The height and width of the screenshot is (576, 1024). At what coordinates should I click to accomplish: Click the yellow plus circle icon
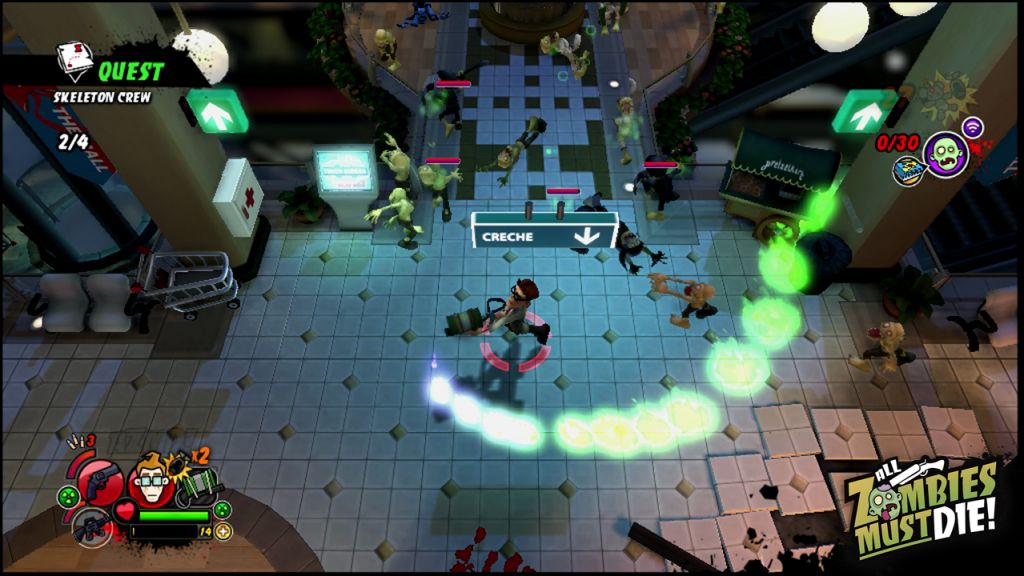click(223, 531)
